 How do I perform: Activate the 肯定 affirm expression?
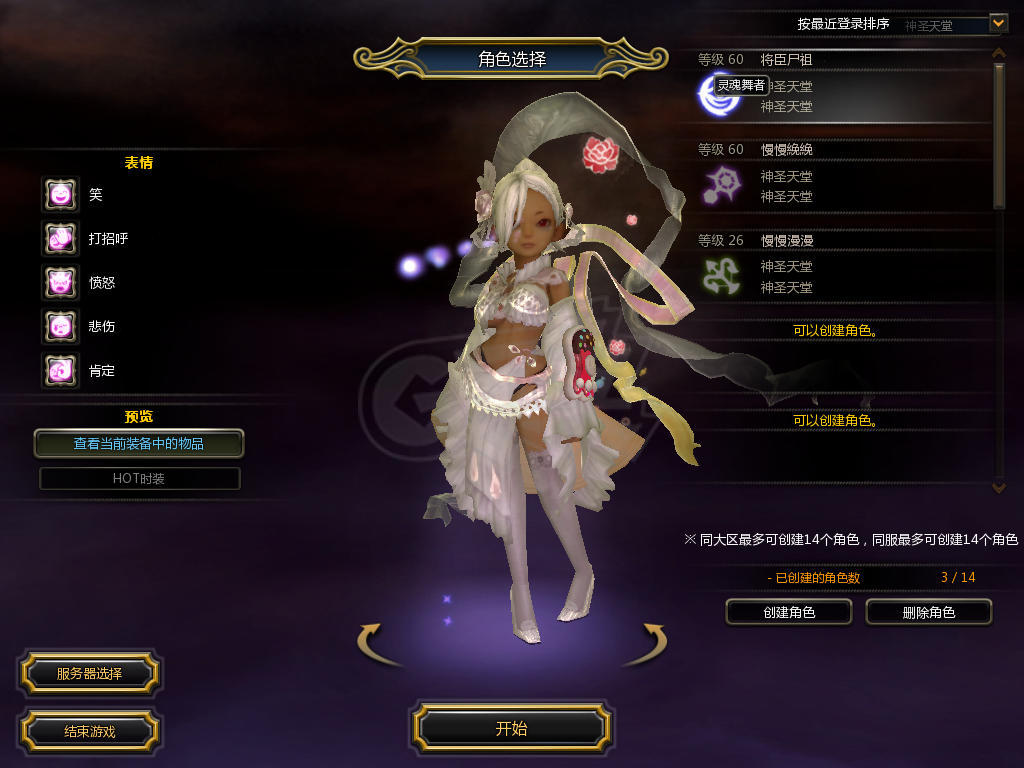60,370
